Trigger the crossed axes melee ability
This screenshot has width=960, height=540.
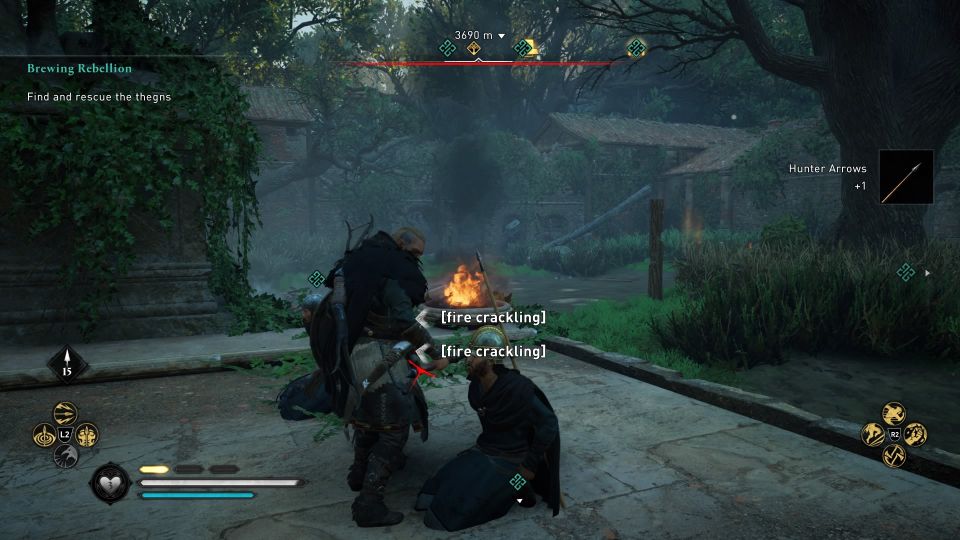coord(894,455)
